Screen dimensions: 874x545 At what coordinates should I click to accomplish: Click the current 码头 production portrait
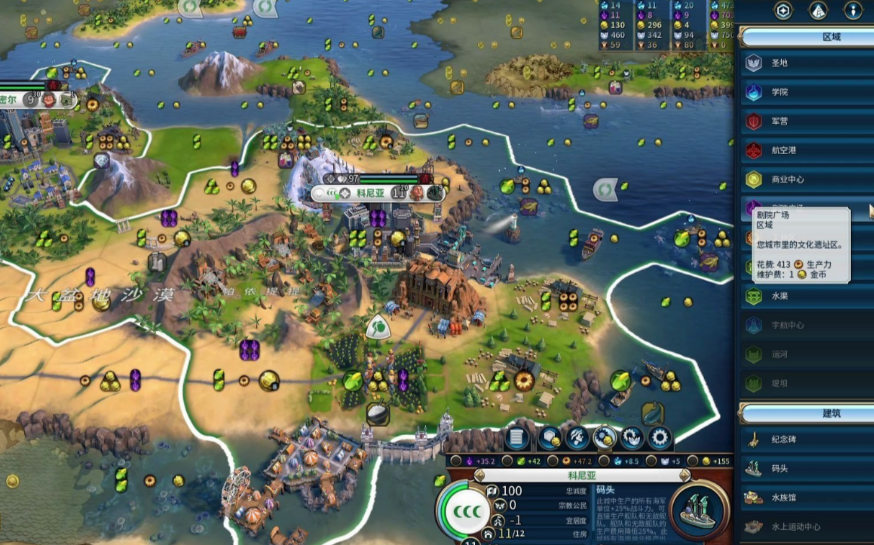[x=699, y=509]
